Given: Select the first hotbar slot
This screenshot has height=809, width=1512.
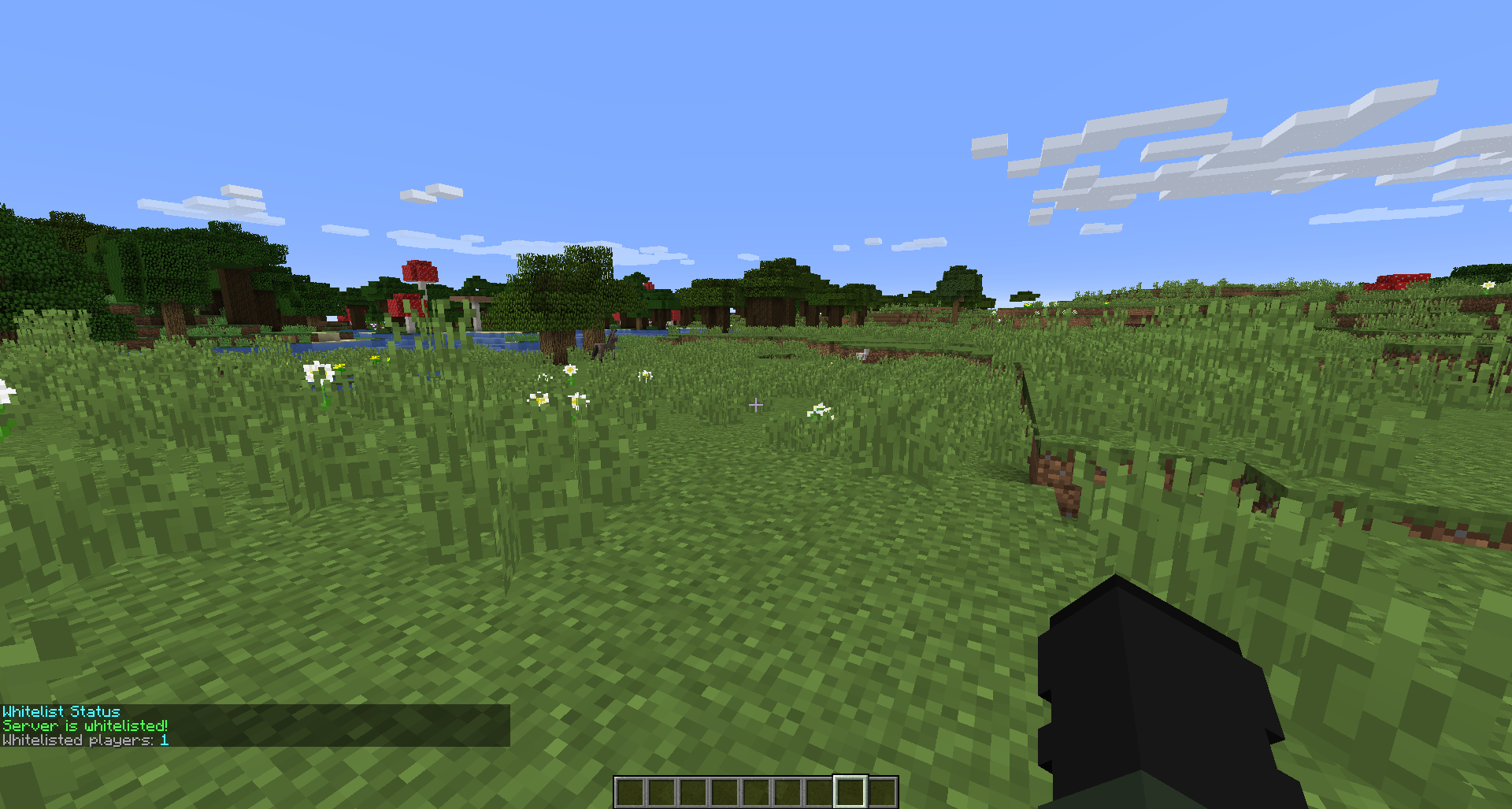Looking at the screenshot, I should click(632, 790).
